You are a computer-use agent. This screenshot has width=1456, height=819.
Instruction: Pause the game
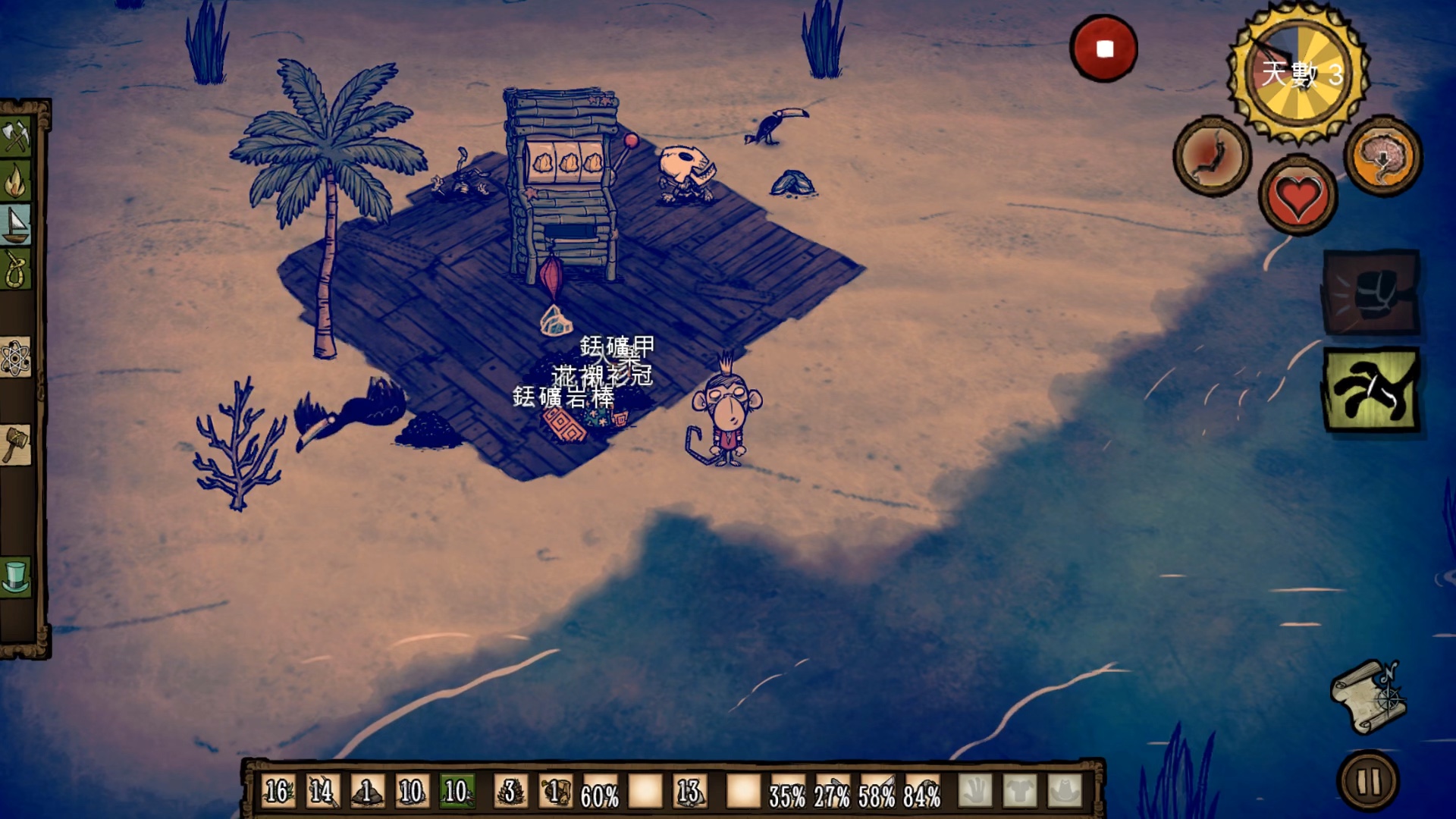(1369, 781)
